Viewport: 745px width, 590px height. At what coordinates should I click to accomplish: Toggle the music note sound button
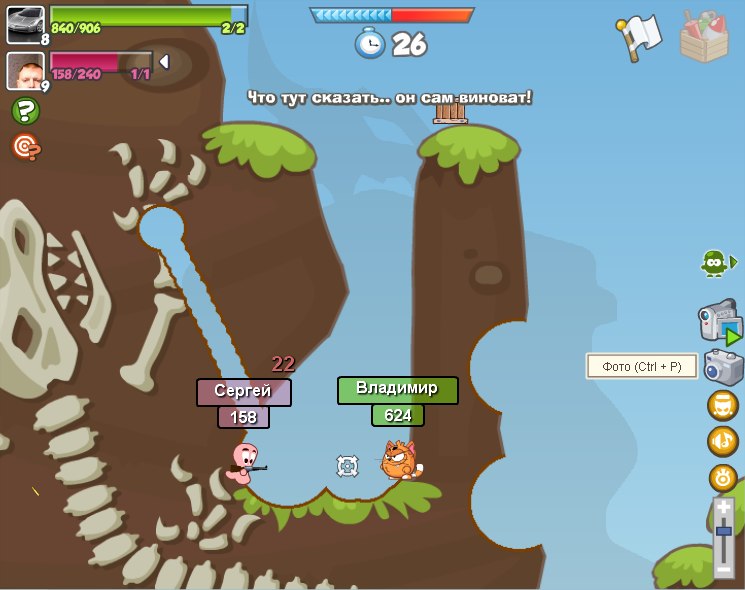pyautogui.click(x=723, y=441)
